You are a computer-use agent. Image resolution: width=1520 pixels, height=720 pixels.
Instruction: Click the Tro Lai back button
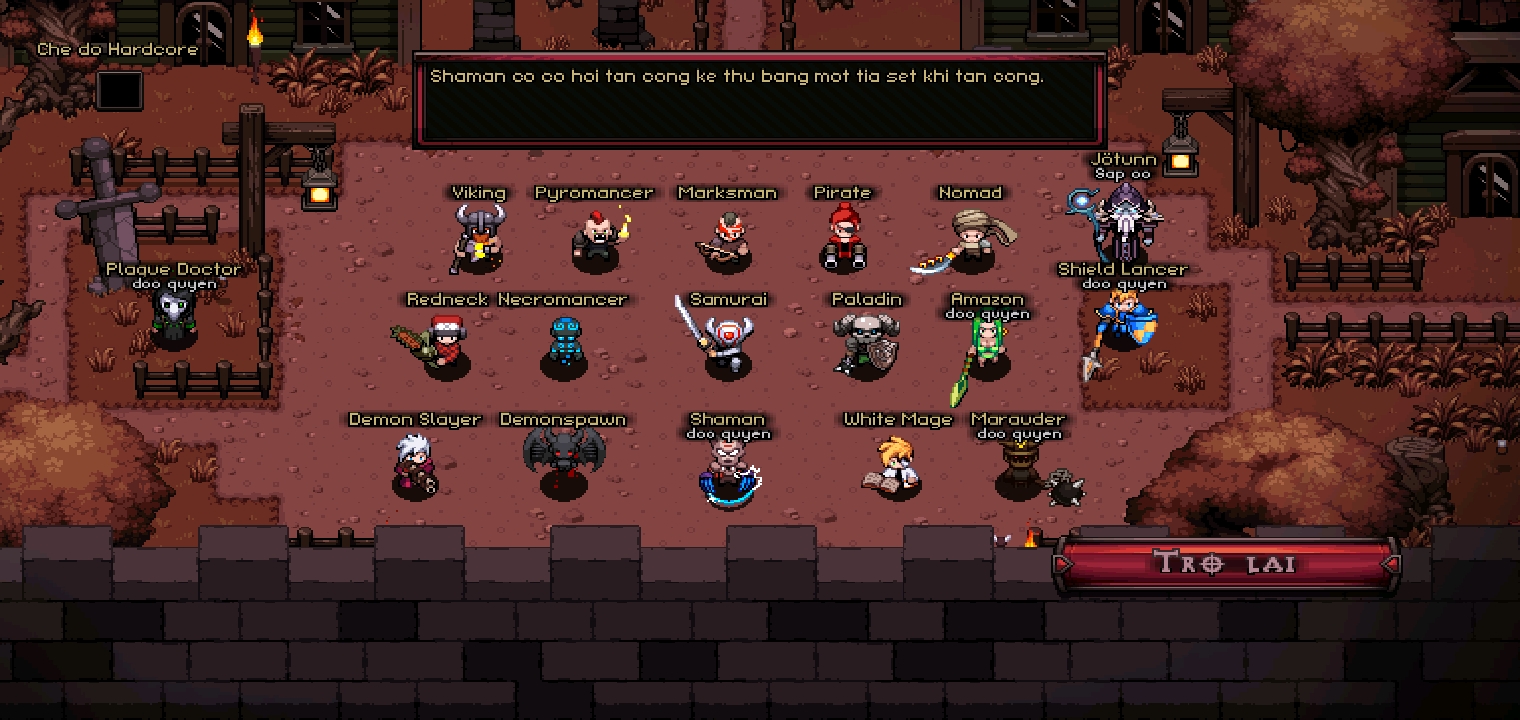pos(1225,563)
